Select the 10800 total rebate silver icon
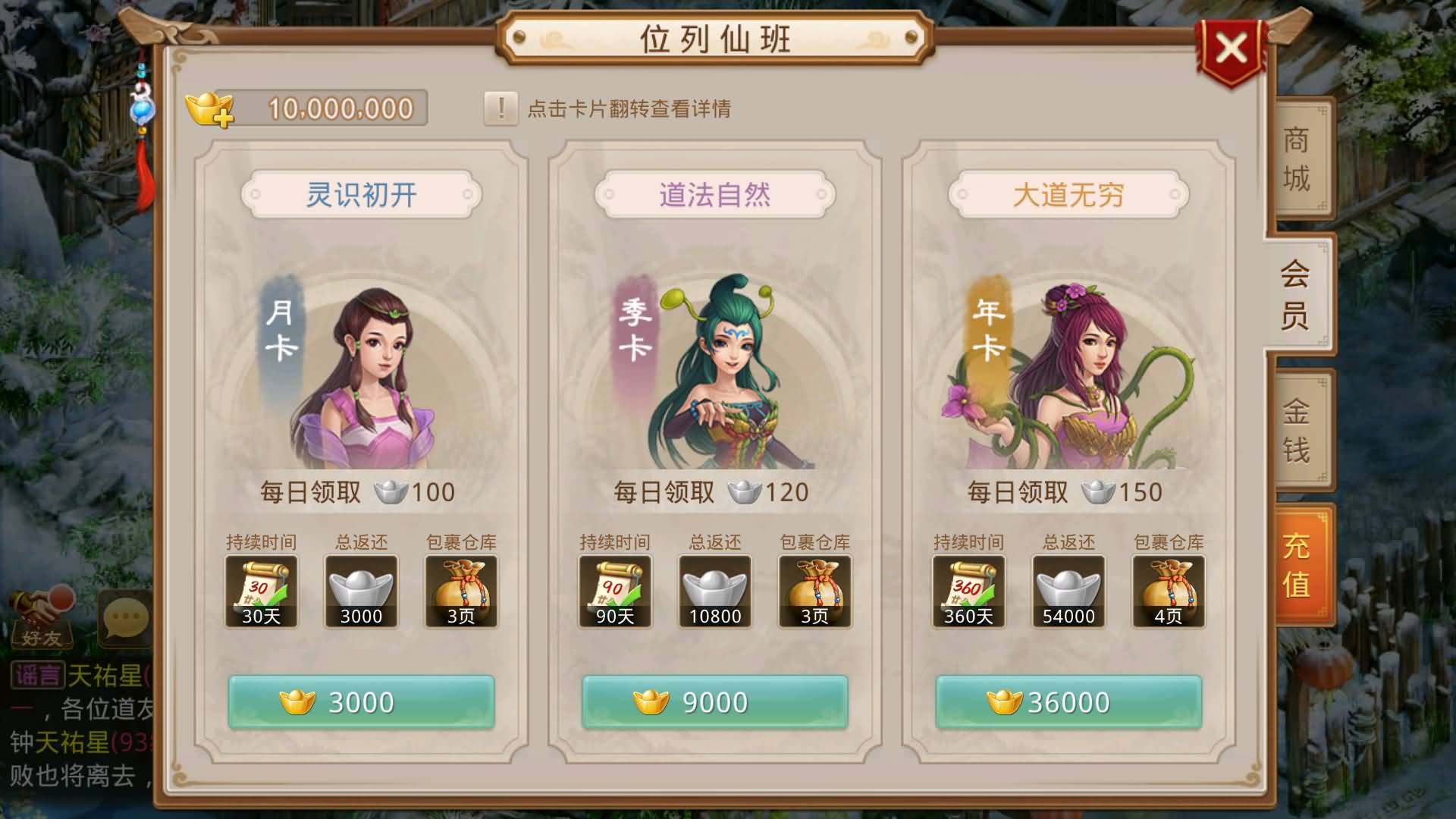This screenshot has width=1456, height=819. (x=714, y=591)
